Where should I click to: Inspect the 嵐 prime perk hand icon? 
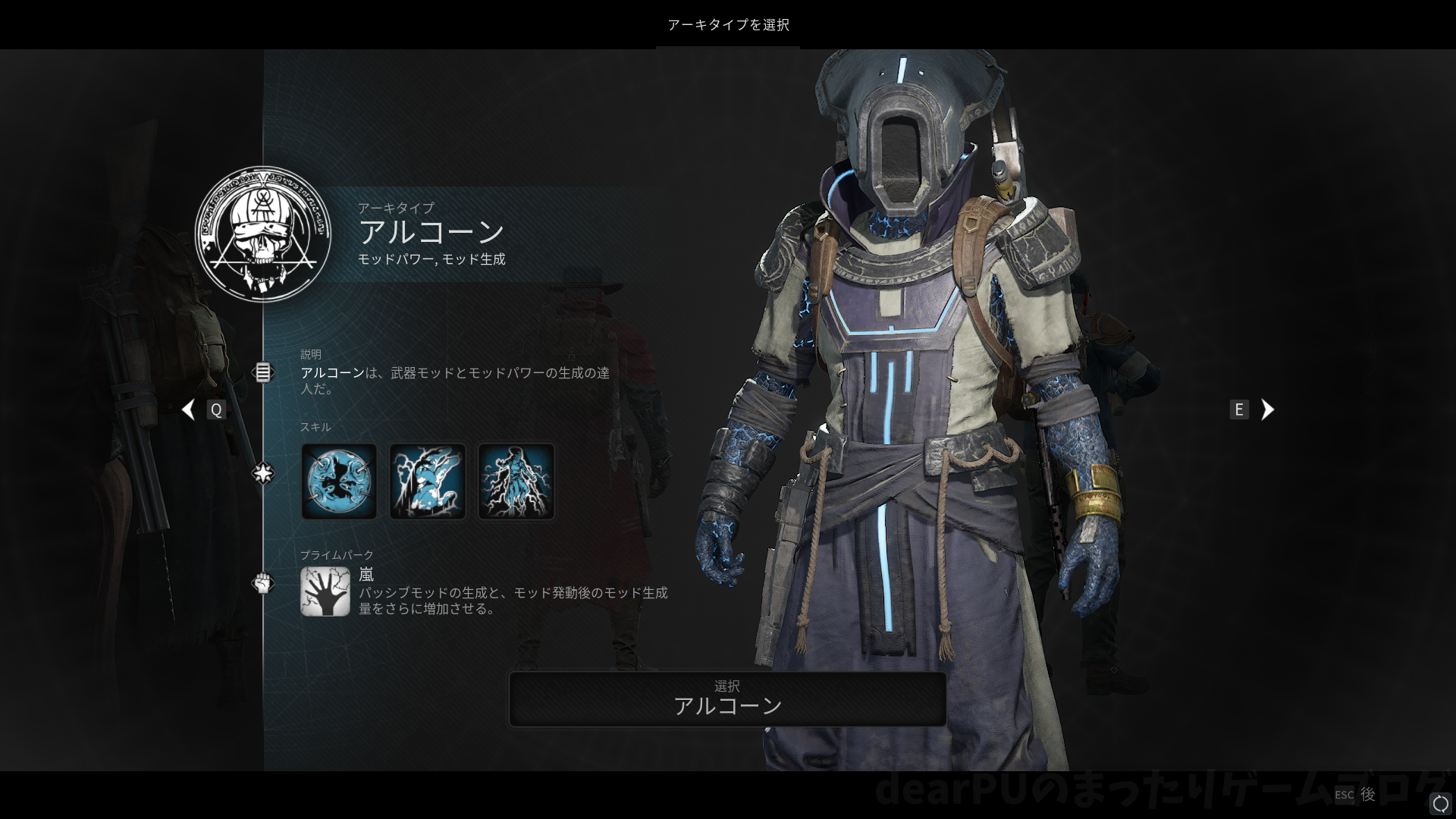[x=325, y=591]
